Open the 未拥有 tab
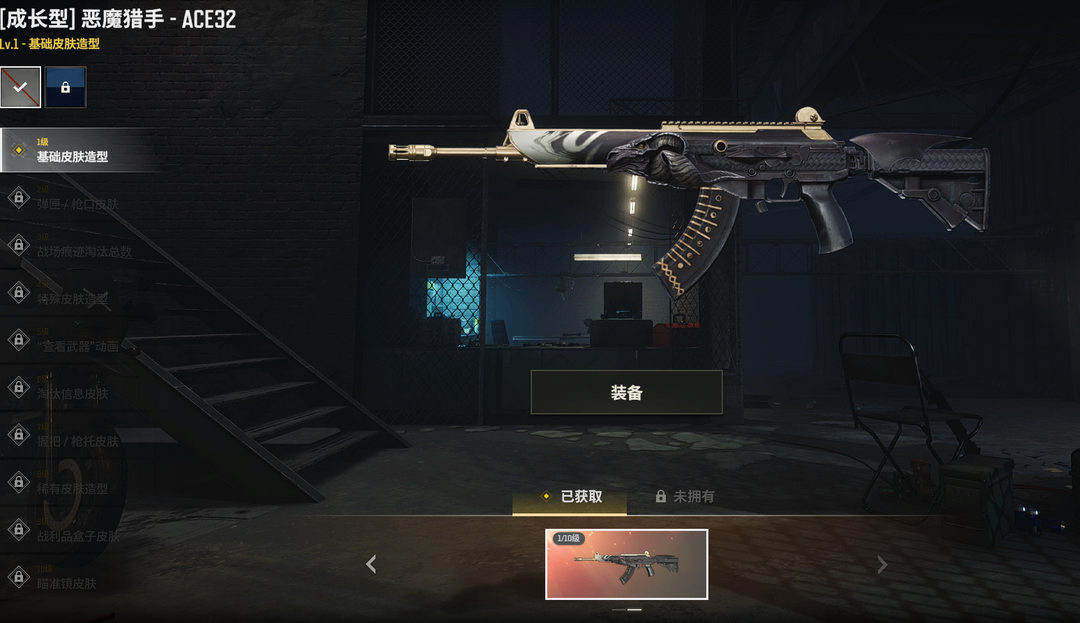 click(x=685, y=496)
